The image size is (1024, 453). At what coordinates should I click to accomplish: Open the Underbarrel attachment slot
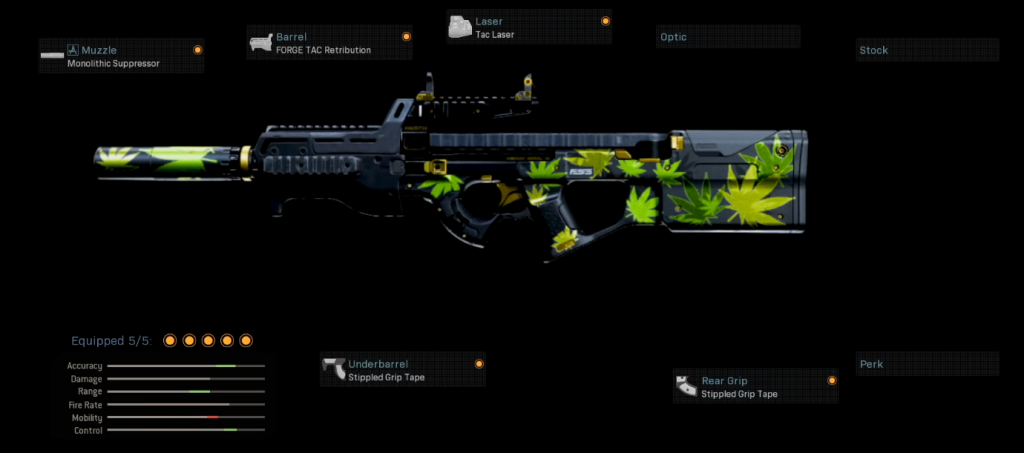(x=403, y=370)
